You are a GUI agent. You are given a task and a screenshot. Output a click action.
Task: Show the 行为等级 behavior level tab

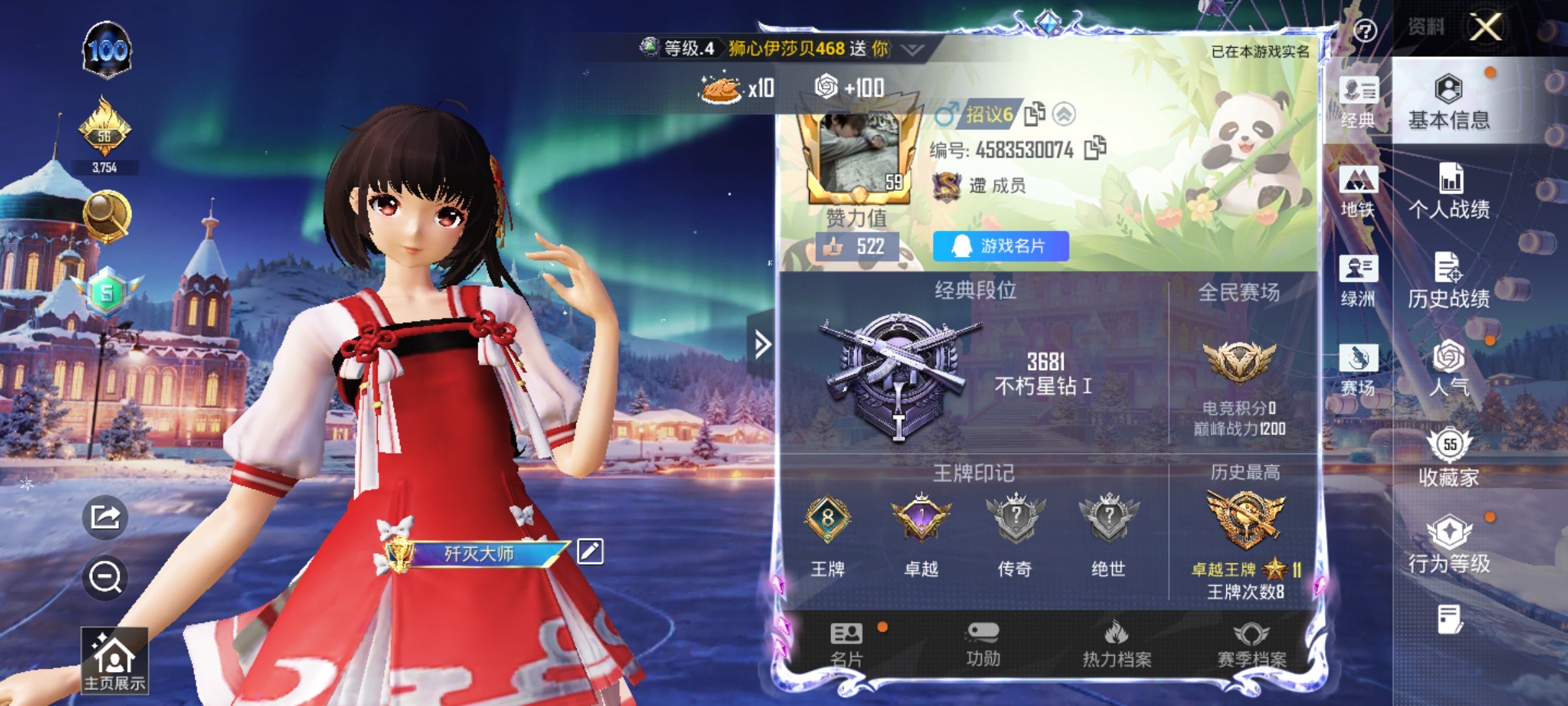[1448, 546]
